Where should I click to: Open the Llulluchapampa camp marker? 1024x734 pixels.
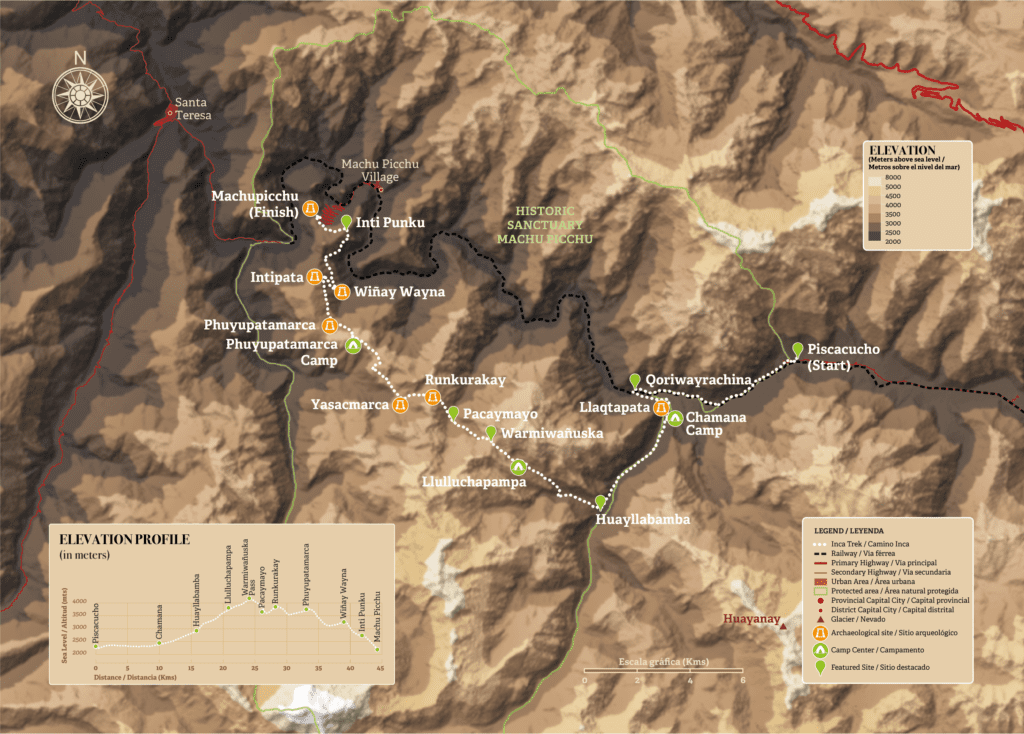pos(518,466)
